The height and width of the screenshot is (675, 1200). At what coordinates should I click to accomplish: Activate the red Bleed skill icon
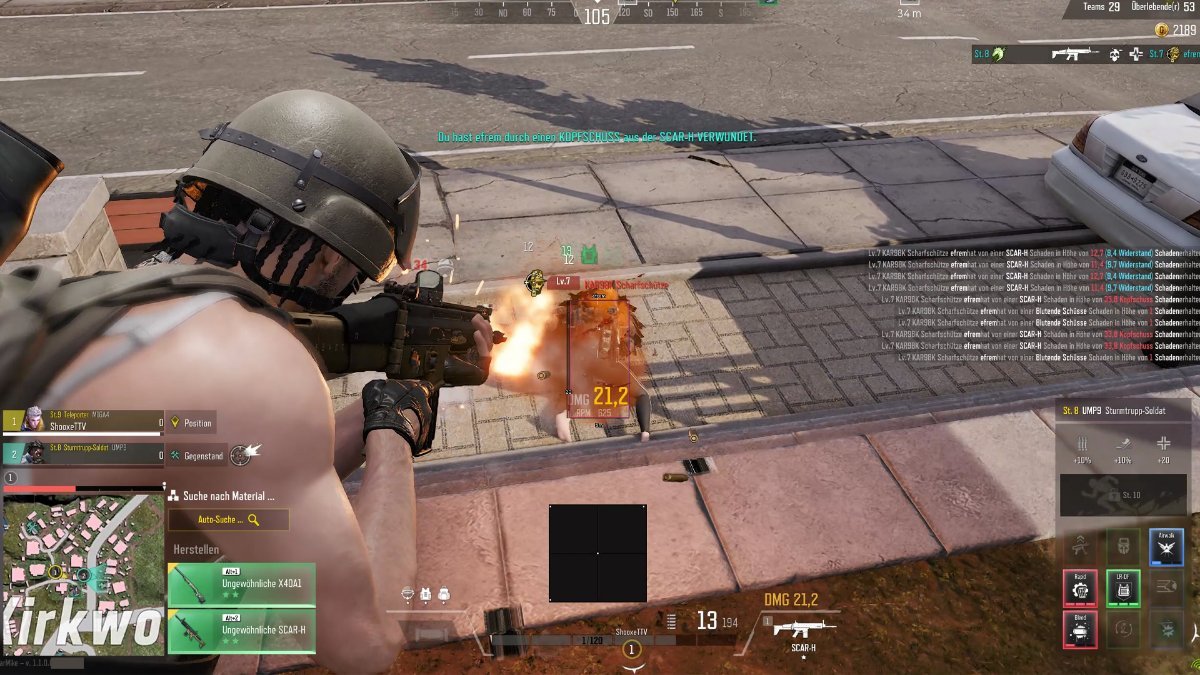tap(1080, 630)
